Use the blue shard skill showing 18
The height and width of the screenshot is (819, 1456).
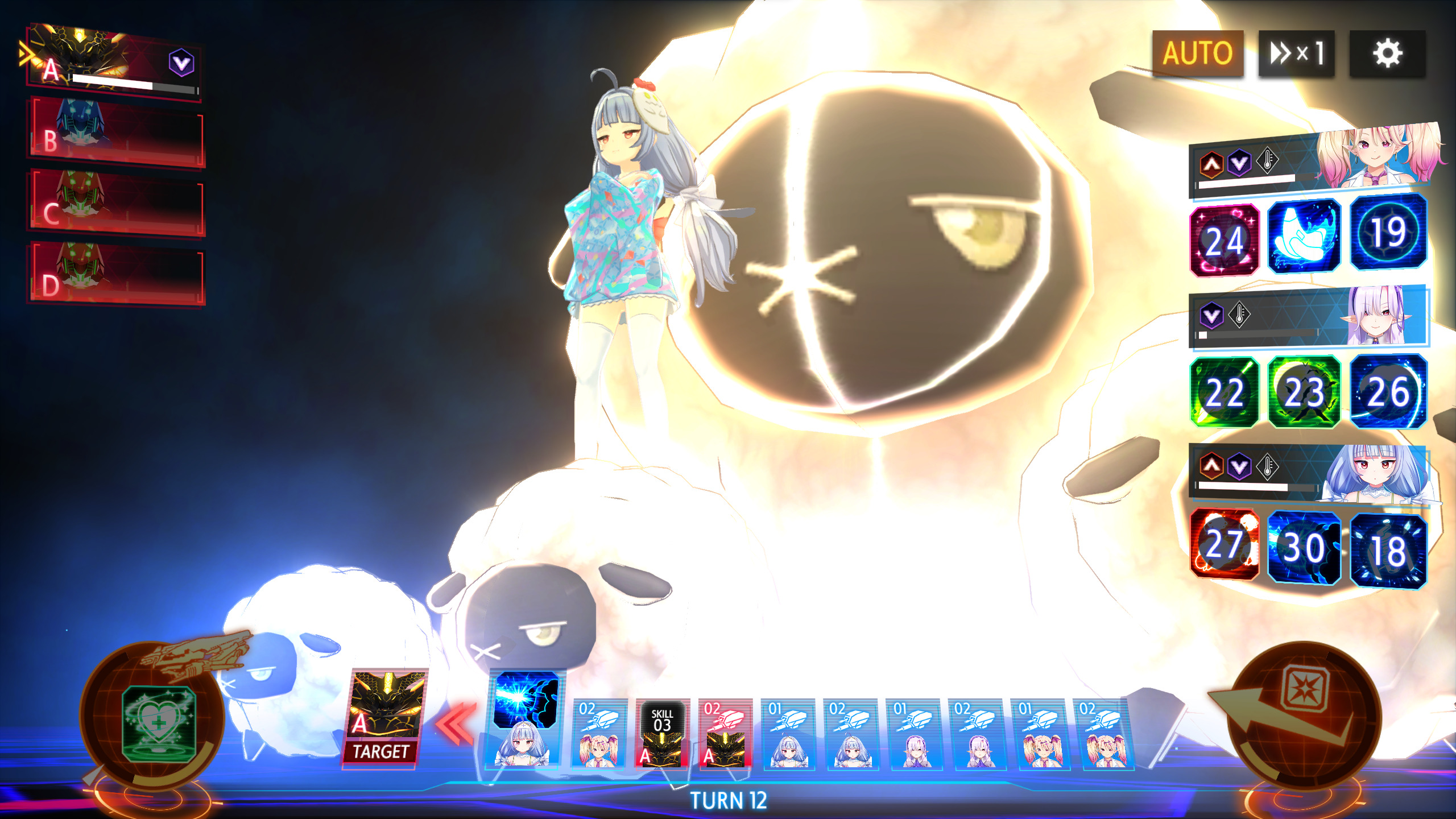[1388, 551]
